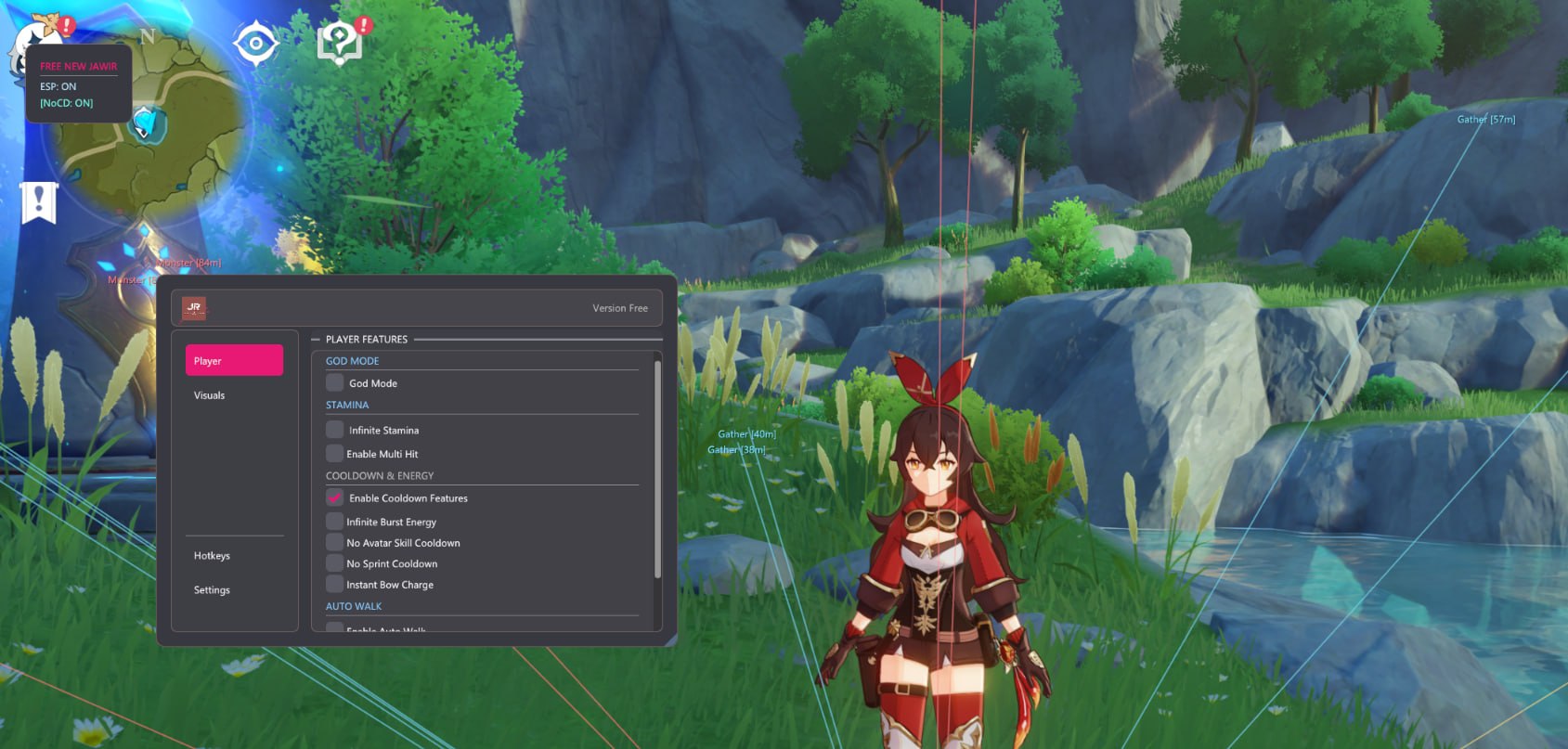Turn on Infinite Burst Energy
1568x749 pixels.
[335, 522]
